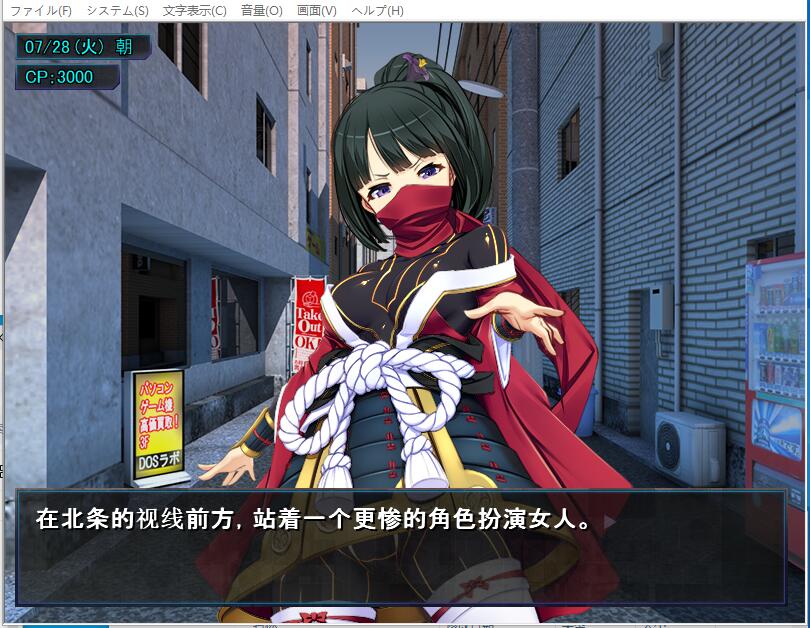Open the システム(S) menu
This screenshot has width=810, height=628.
[x=117, y=11]
